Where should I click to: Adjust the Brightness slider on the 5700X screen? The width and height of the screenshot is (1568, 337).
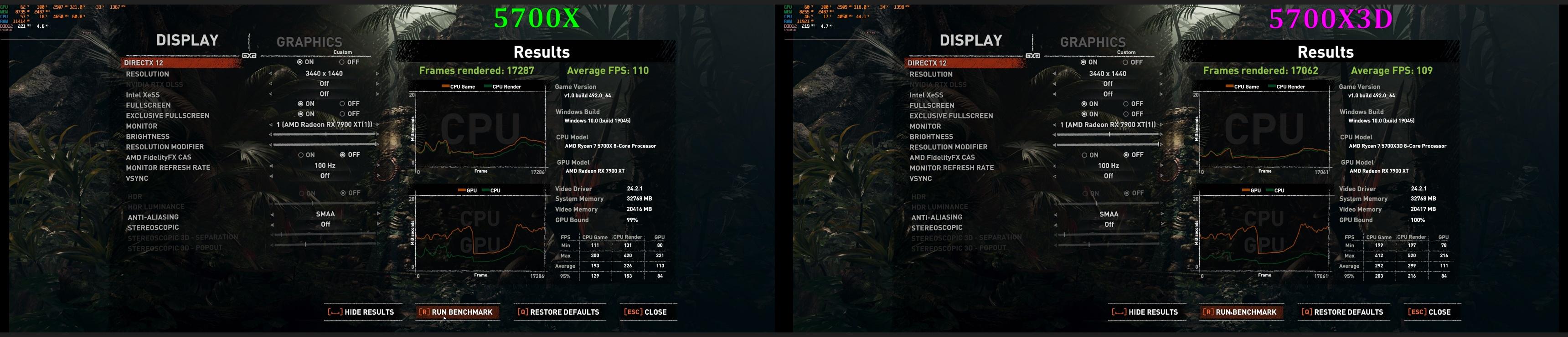(x=325, y=134)
